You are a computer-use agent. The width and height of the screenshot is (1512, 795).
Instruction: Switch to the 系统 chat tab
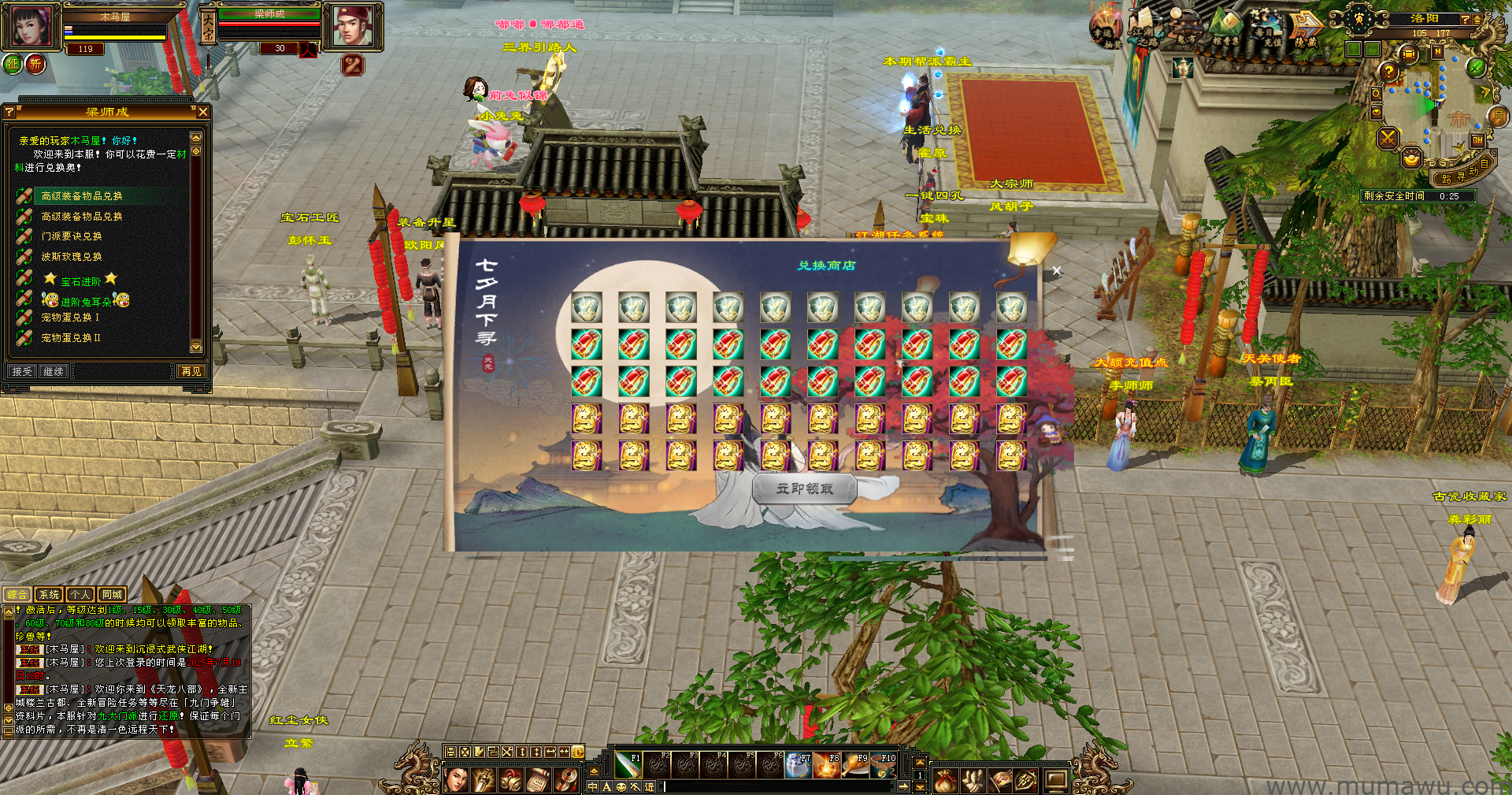(x=49, y=595)
